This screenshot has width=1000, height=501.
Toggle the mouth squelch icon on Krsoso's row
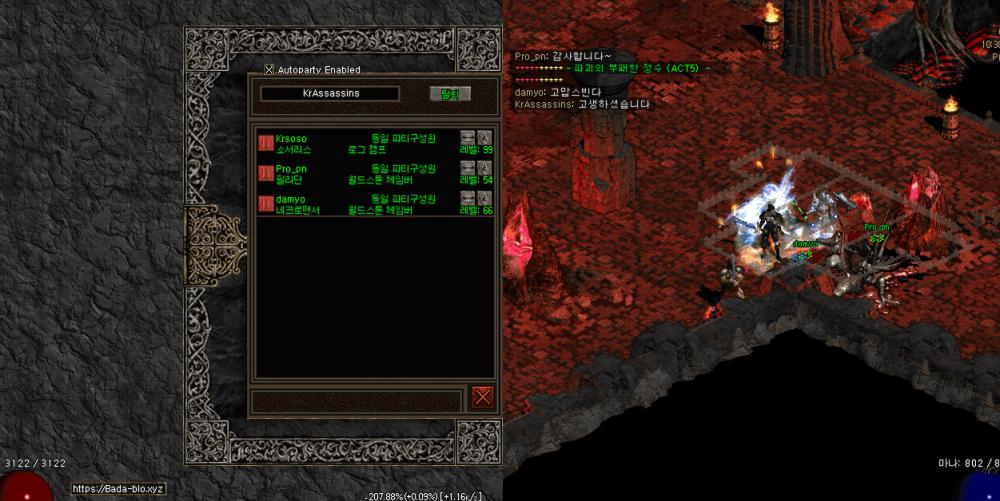pyautogui.click(x=467, y=137)
